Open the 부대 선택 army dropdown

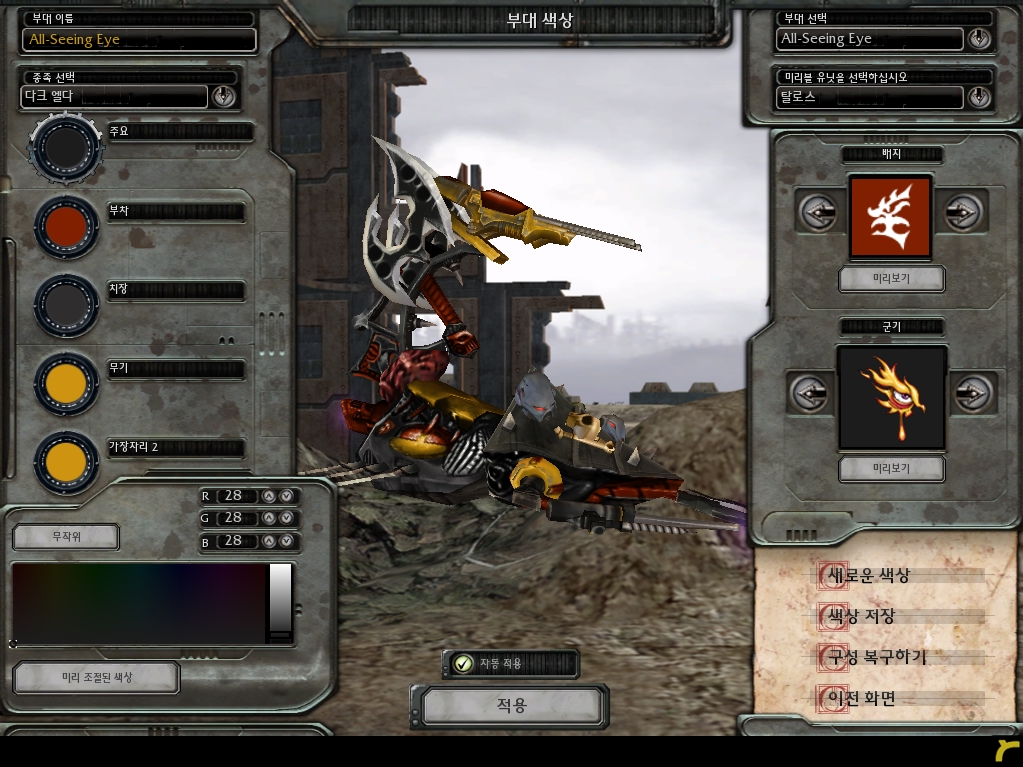tap(979, 39)
